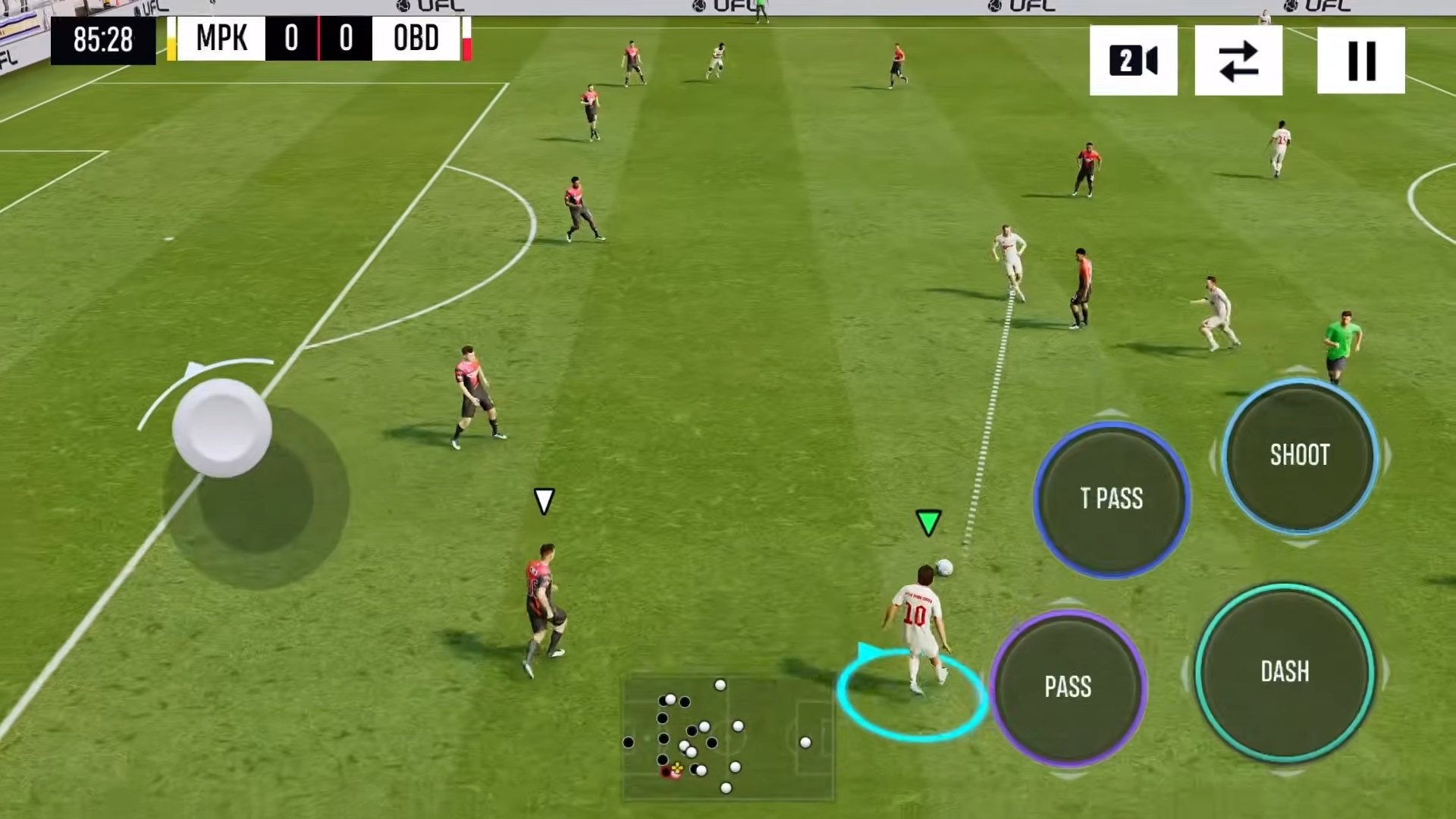Activate the DASH sprint button

click(x=1285, y=672)
